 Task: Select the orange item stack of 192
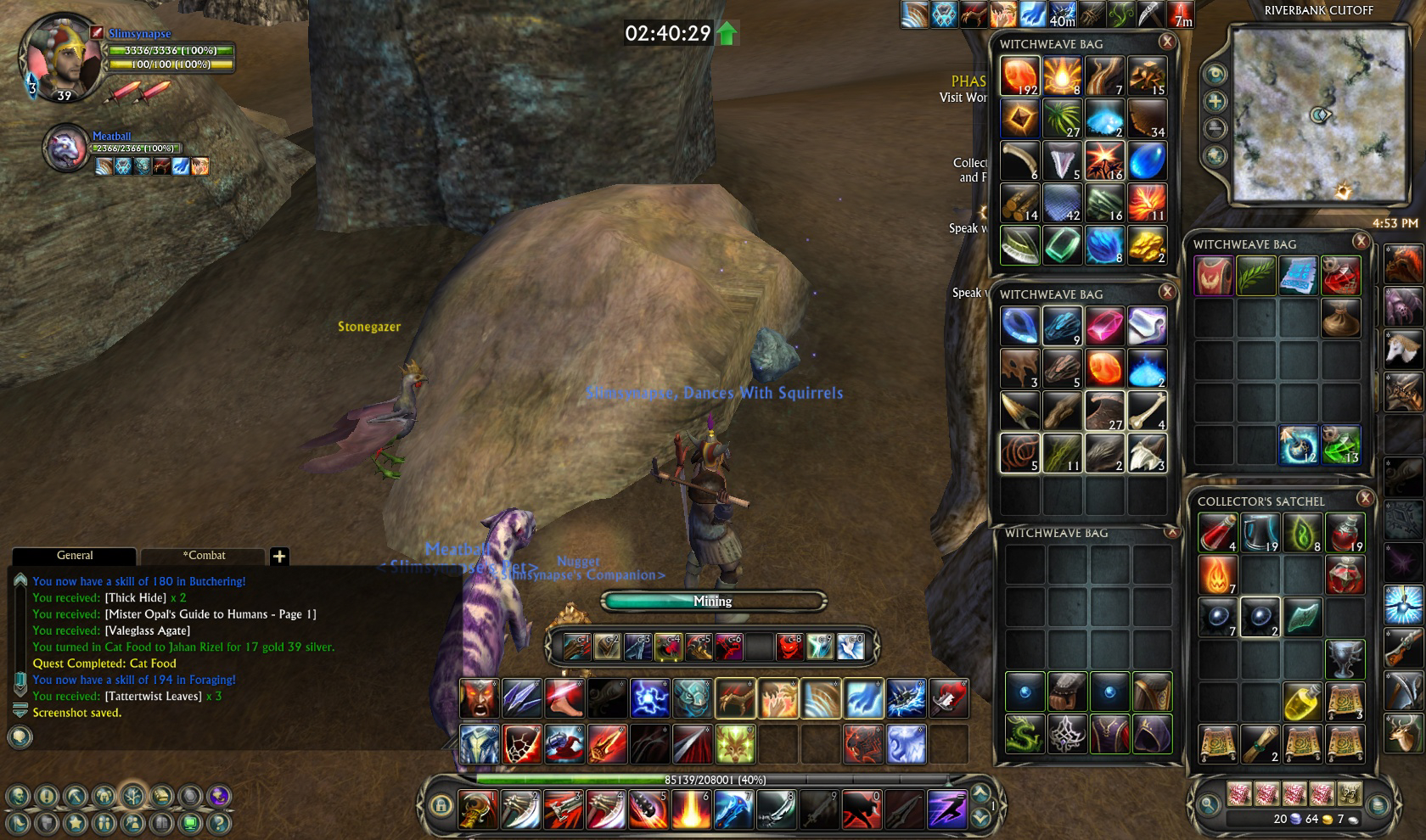(x=1019, y=76)
